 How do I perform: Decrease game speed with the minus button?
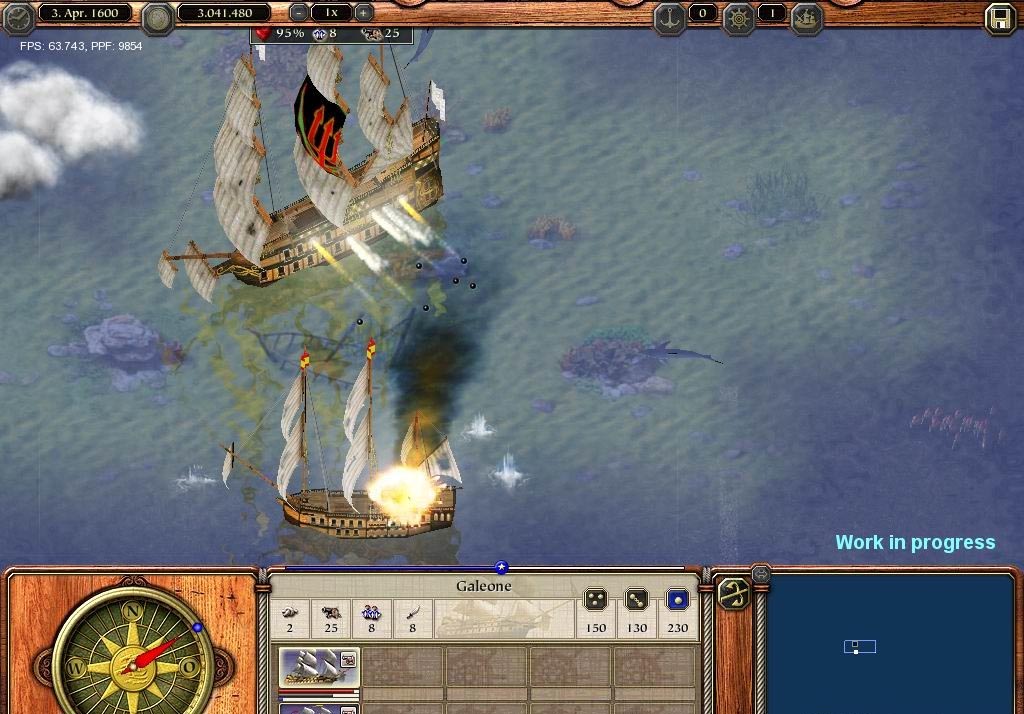[299, 13]
